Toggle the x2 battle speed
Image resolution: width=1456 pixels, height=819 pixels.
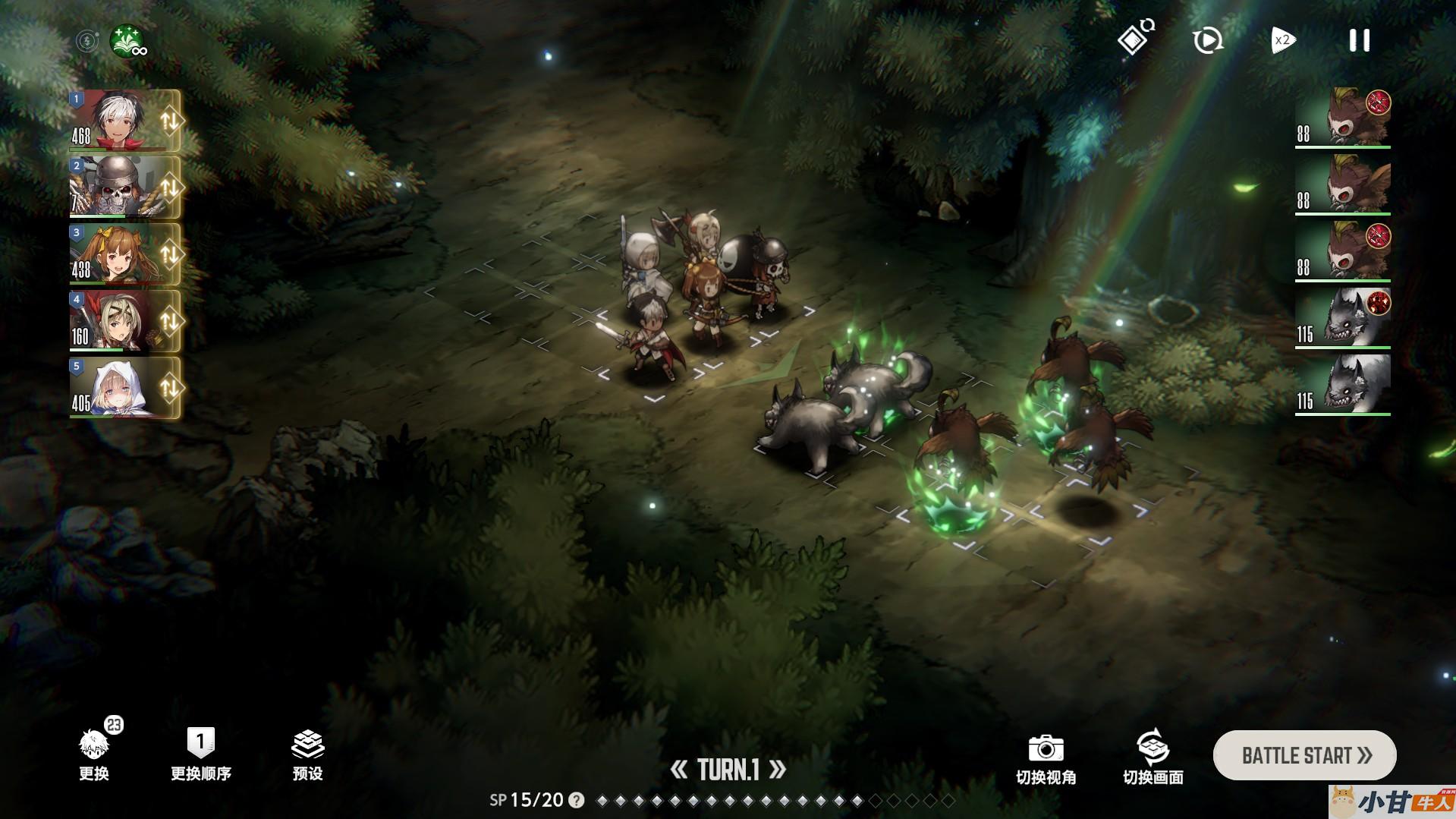tap(1283, 41)
